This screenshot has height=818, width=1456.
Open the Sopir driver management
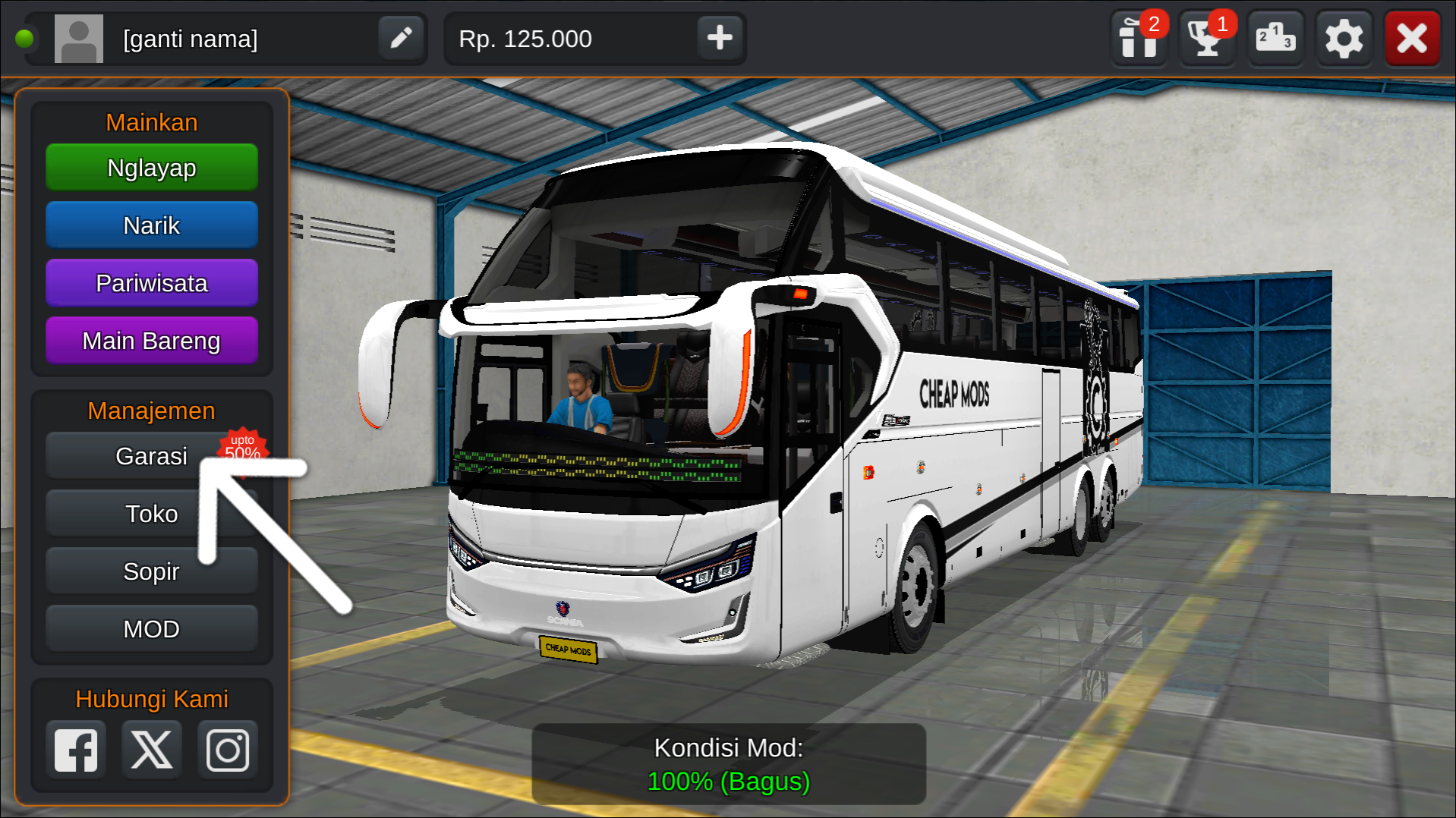[x=151, y=571]
